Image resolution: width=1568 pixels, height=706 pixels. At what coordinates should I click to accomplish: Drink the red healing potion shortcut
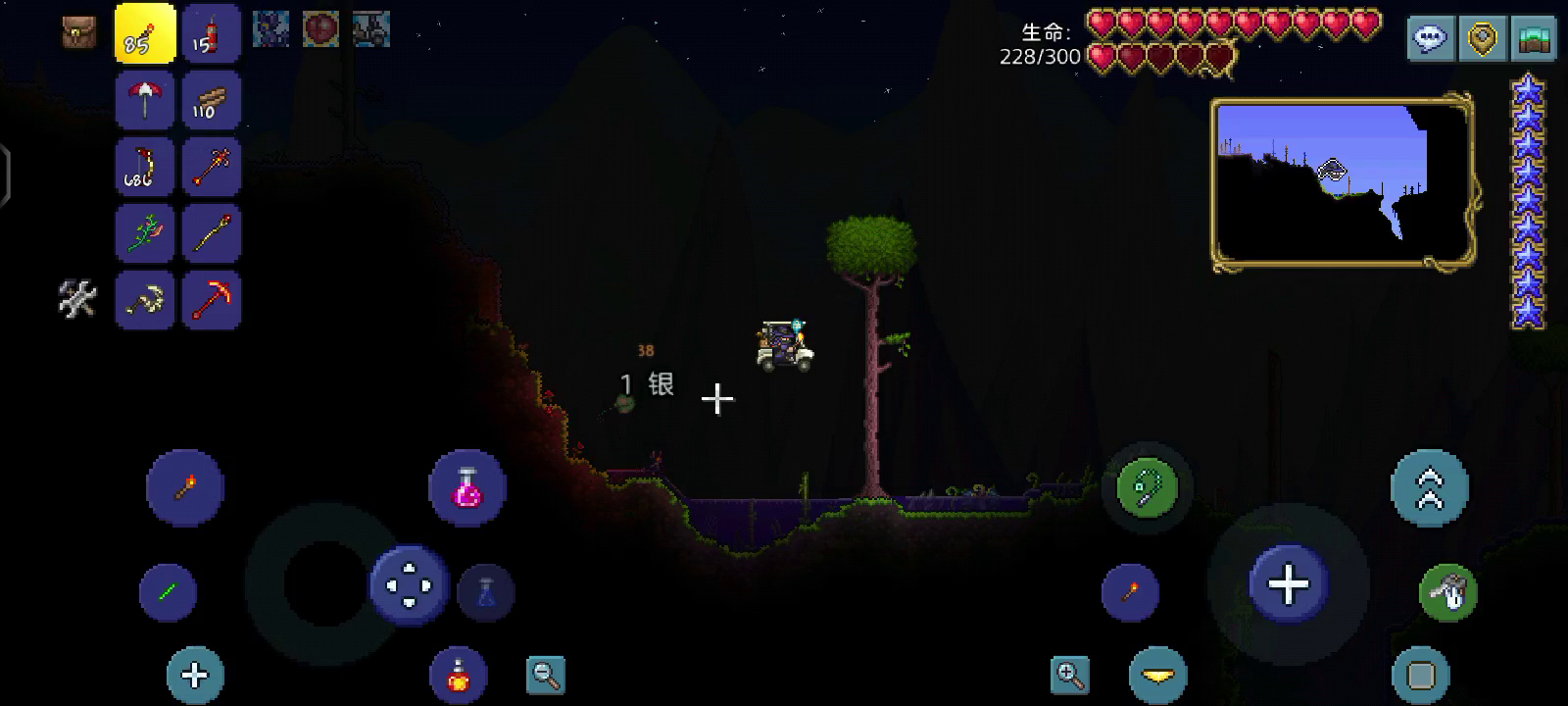(x=458, y=675)
